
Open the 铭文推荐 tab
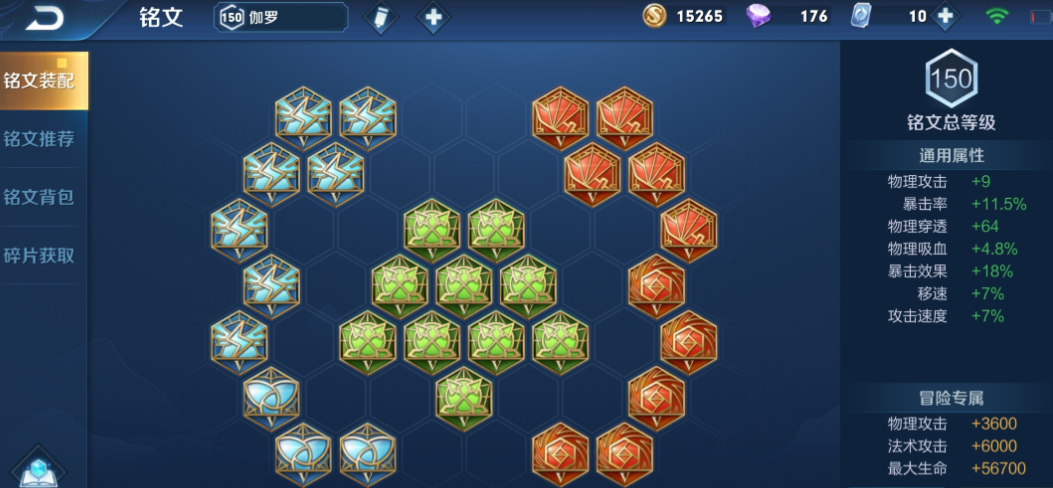click(40, 139)
